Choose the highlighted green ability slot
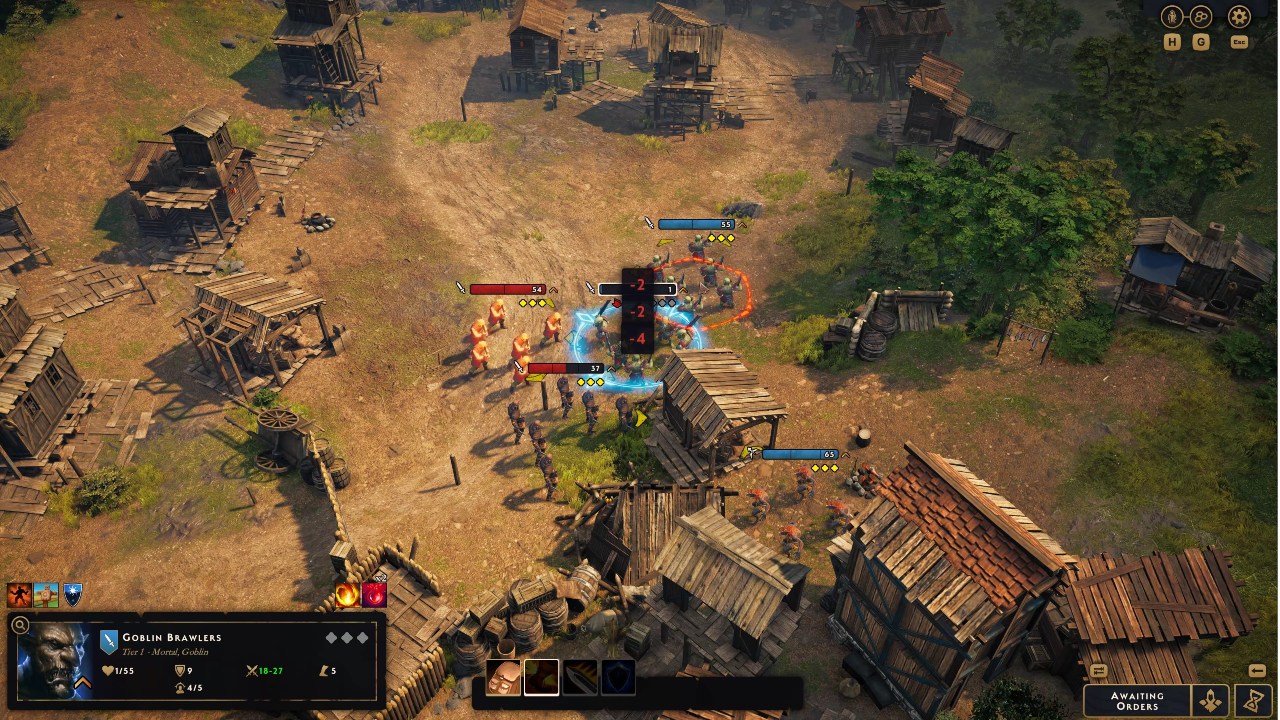The height and width of the screenshot is (720, 1280). (x=542, y=677)
